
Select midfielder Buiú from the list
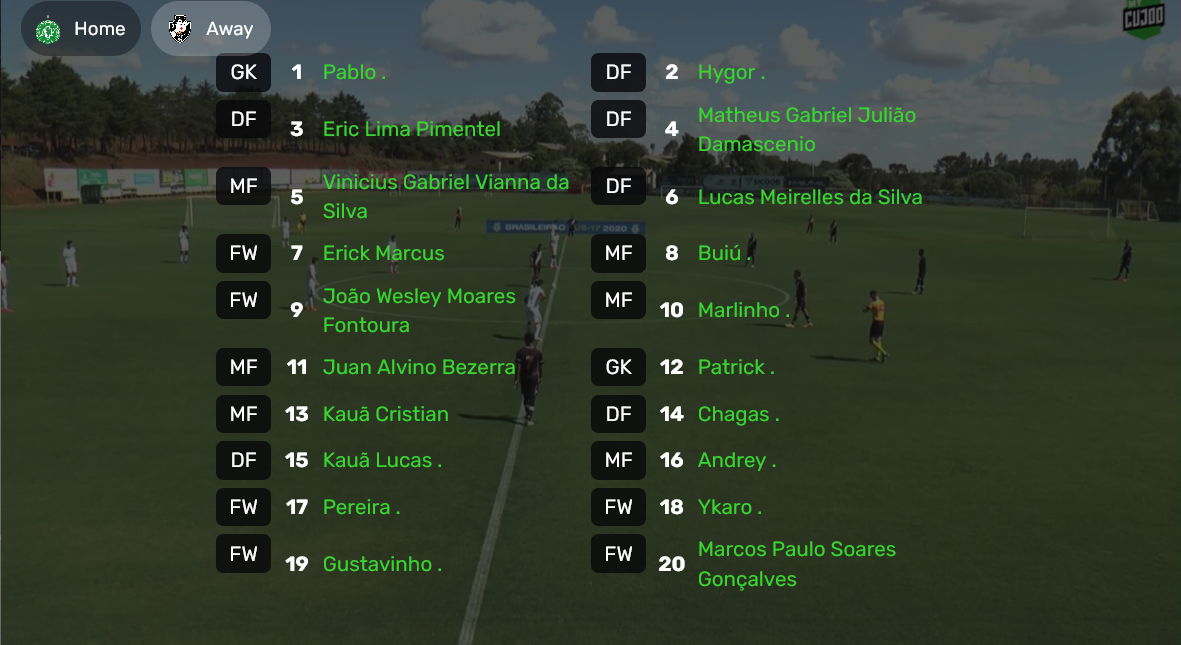point(724,253)
